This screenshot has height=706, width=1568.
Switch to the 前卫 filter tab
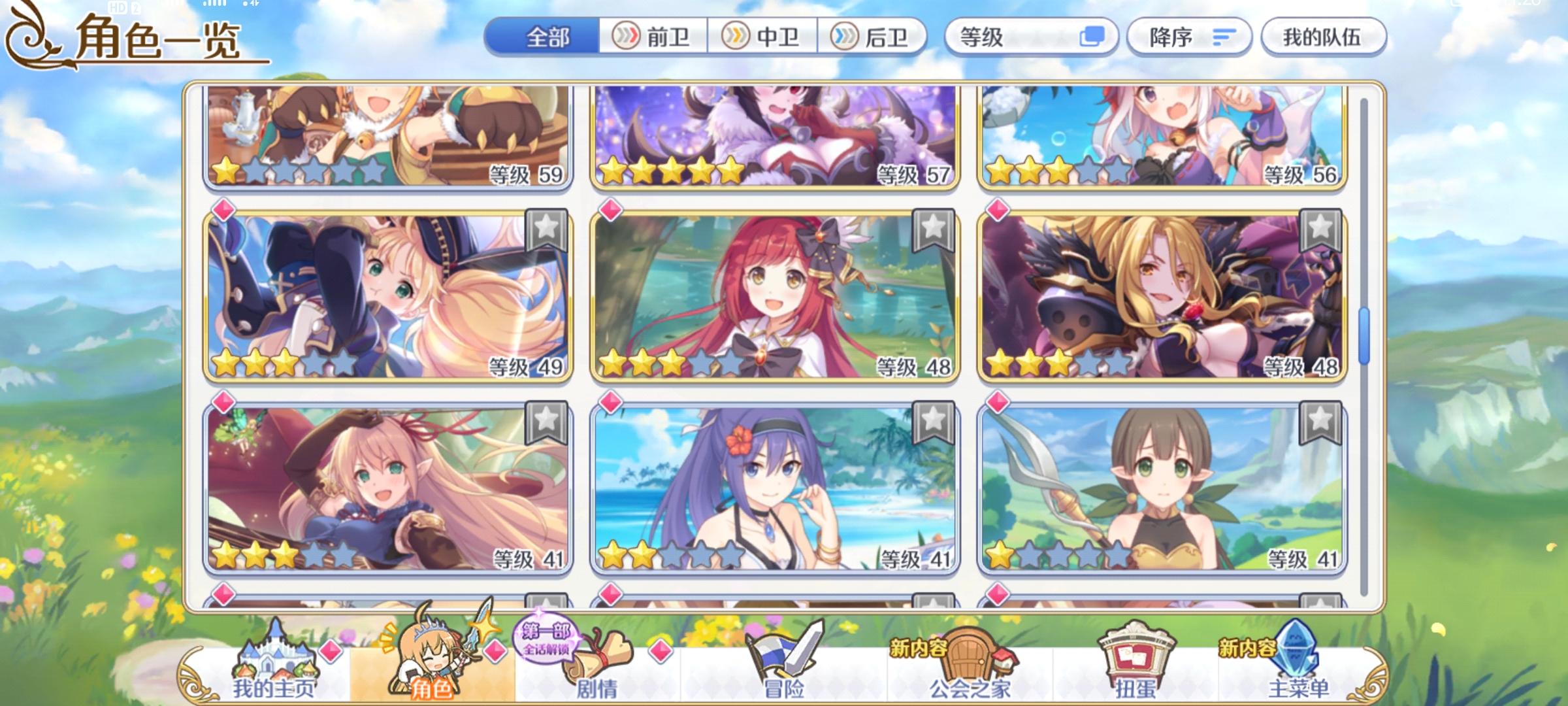pos(653,37)
